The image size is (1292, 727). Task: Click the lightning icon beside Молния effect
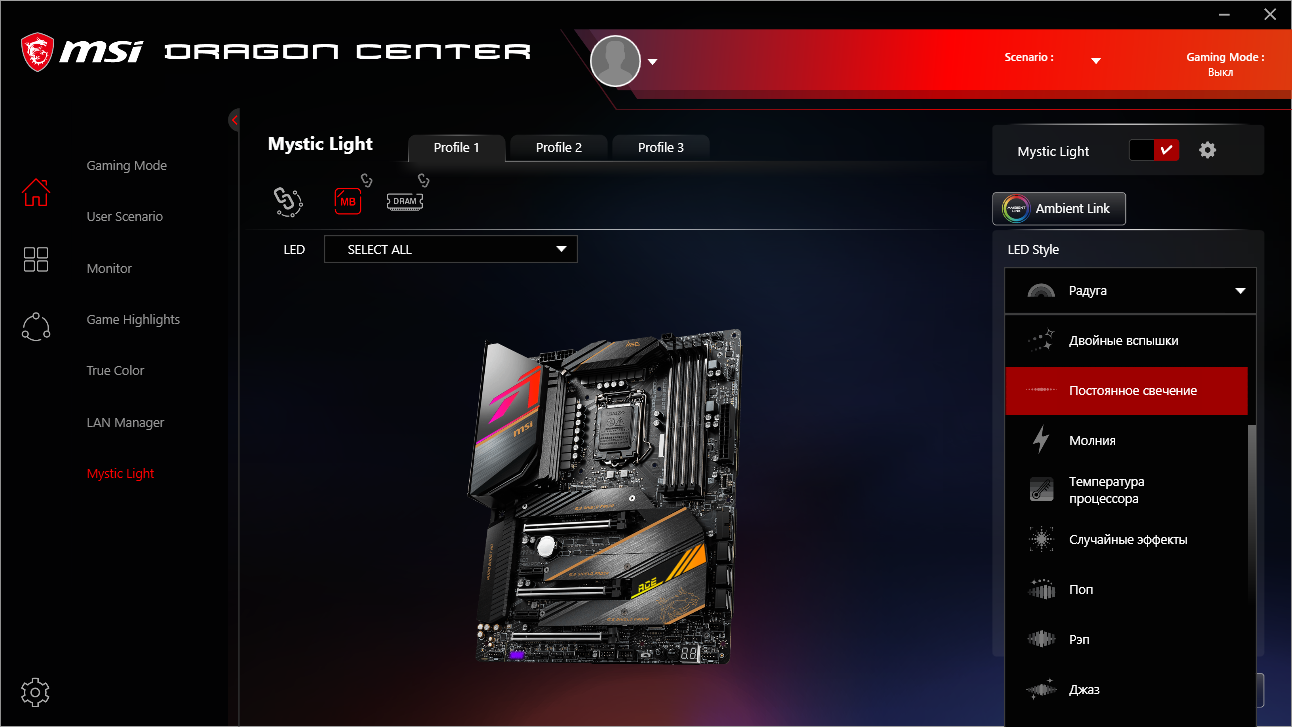[1040, 440]
